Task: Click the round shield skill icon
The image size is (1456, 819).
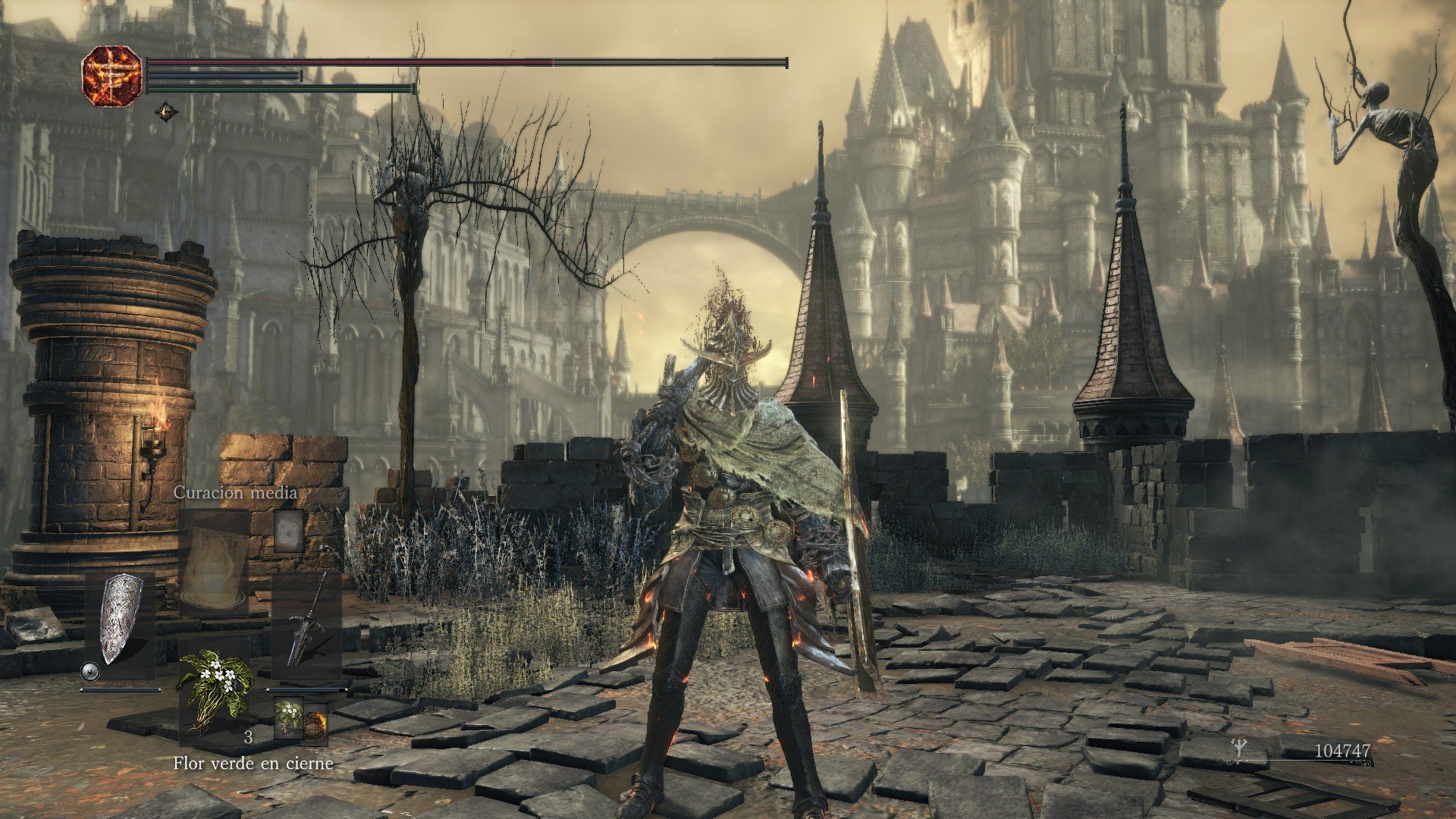Action: tap(90, 671)
